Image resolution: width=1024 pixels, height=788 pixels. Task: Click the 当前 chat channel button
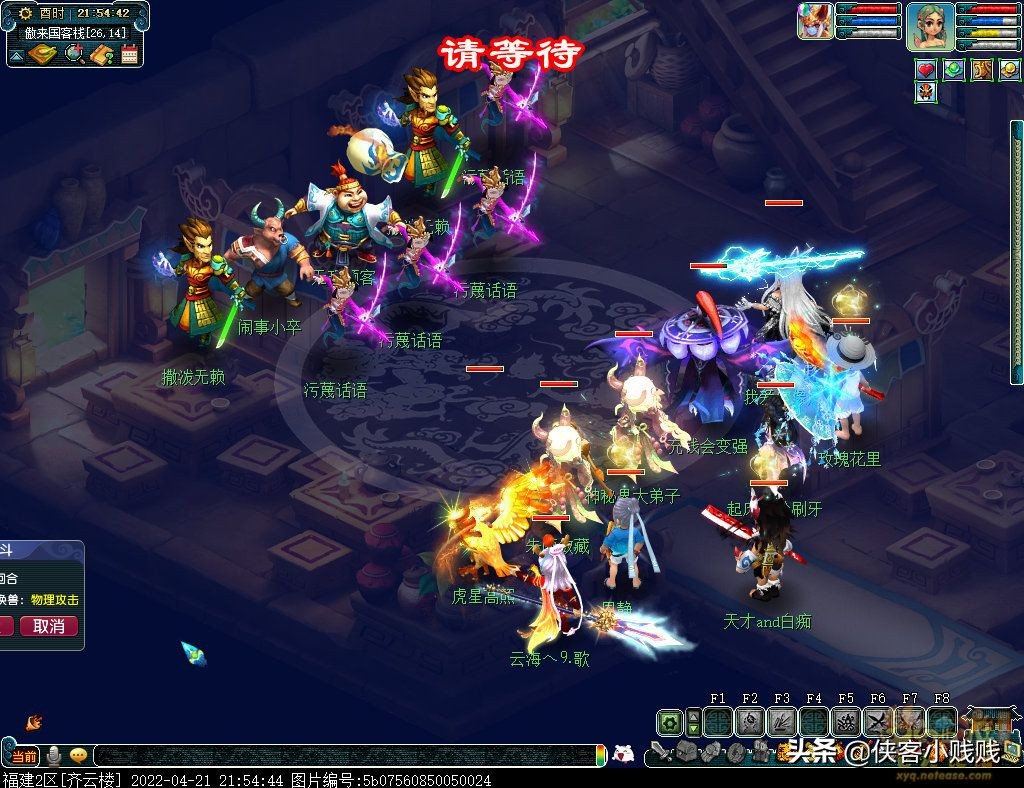point(24,755)
